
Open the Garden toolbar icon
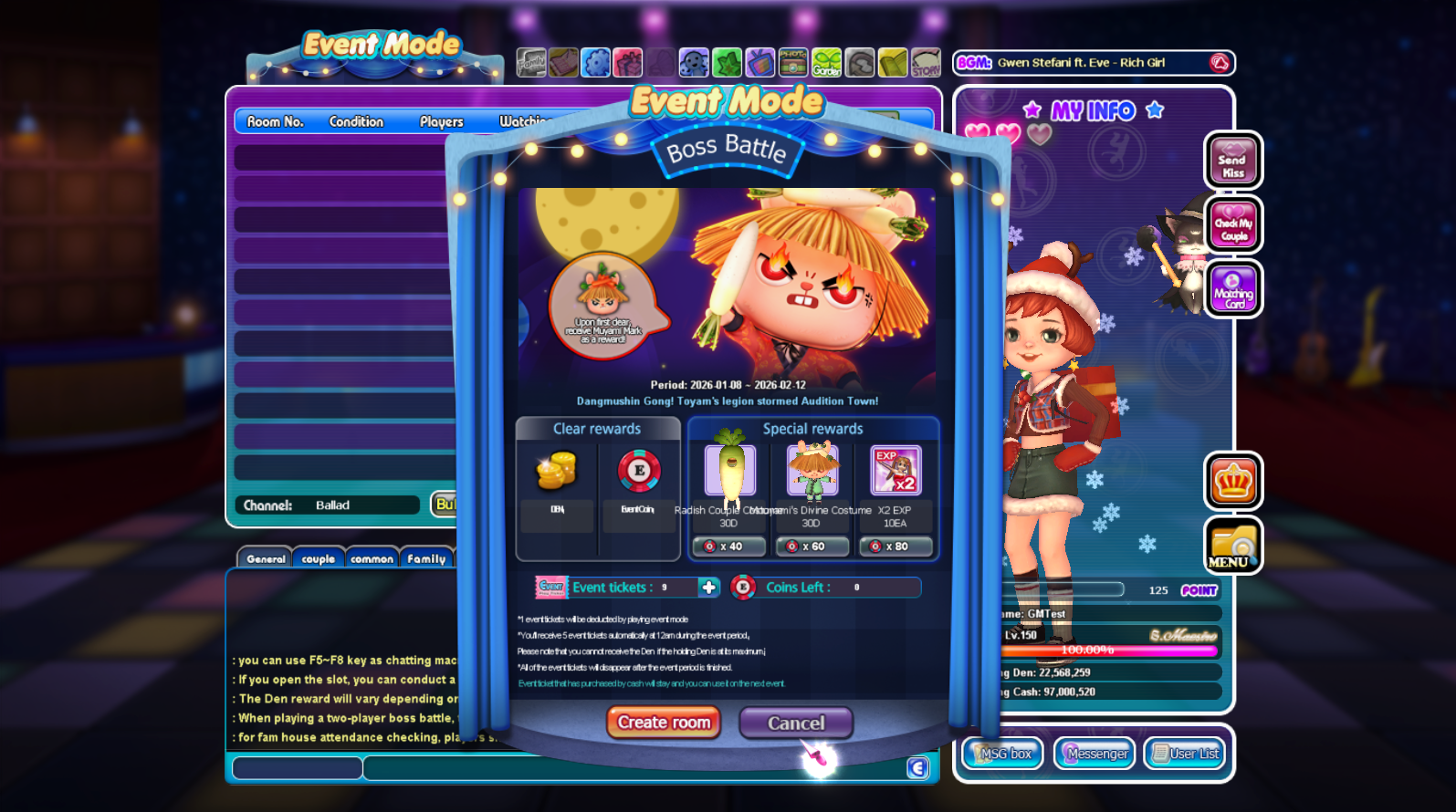click(826, 63)
